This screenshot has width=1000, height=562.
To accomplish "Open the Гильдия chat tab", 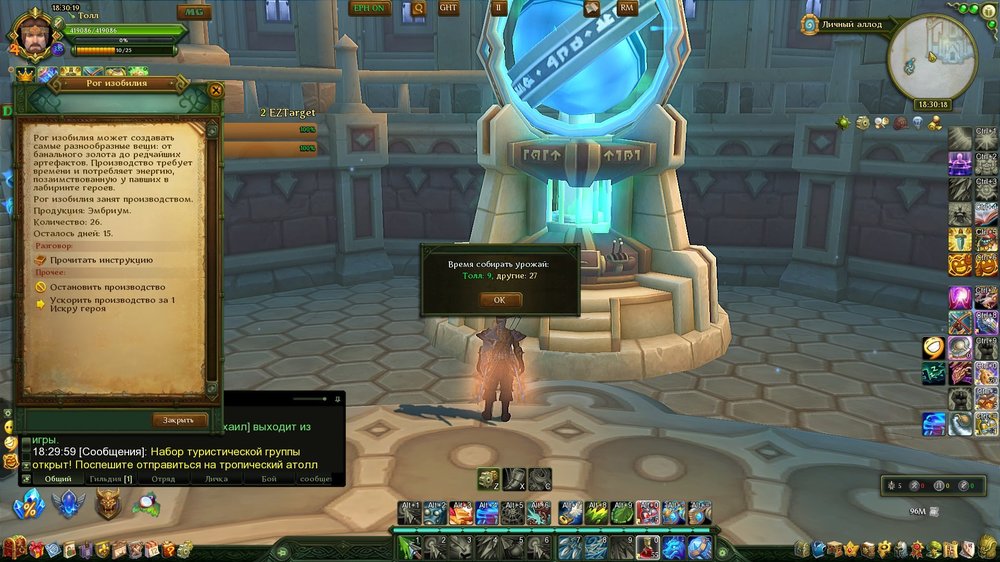I will [x=113, y=479].
